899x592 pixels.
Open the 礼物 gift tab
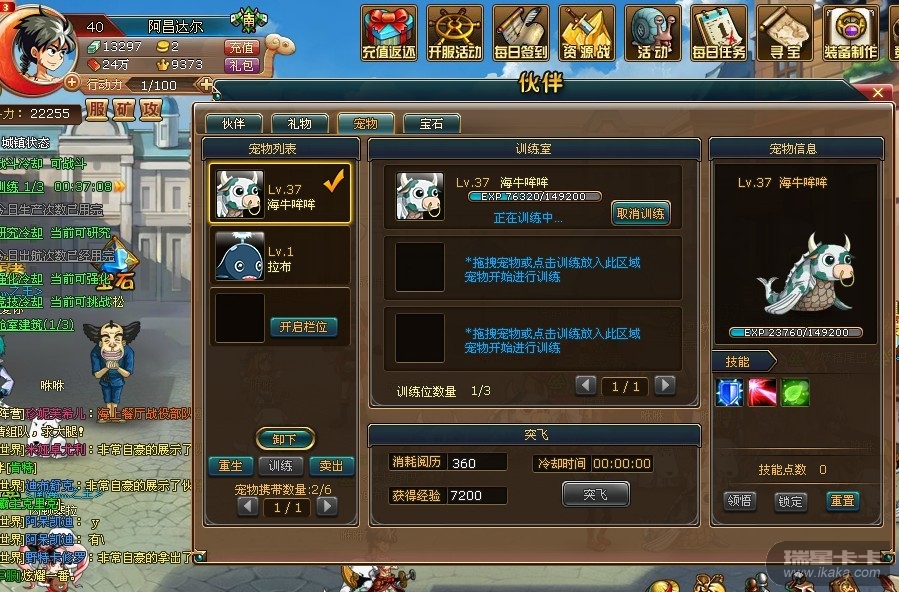coord(299,124)
